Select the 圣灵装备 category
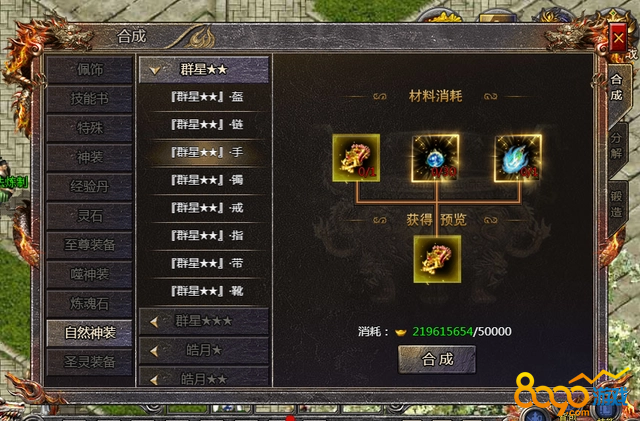Image resolution: width=640 pixels, height=421 pixels. [90, 361]
